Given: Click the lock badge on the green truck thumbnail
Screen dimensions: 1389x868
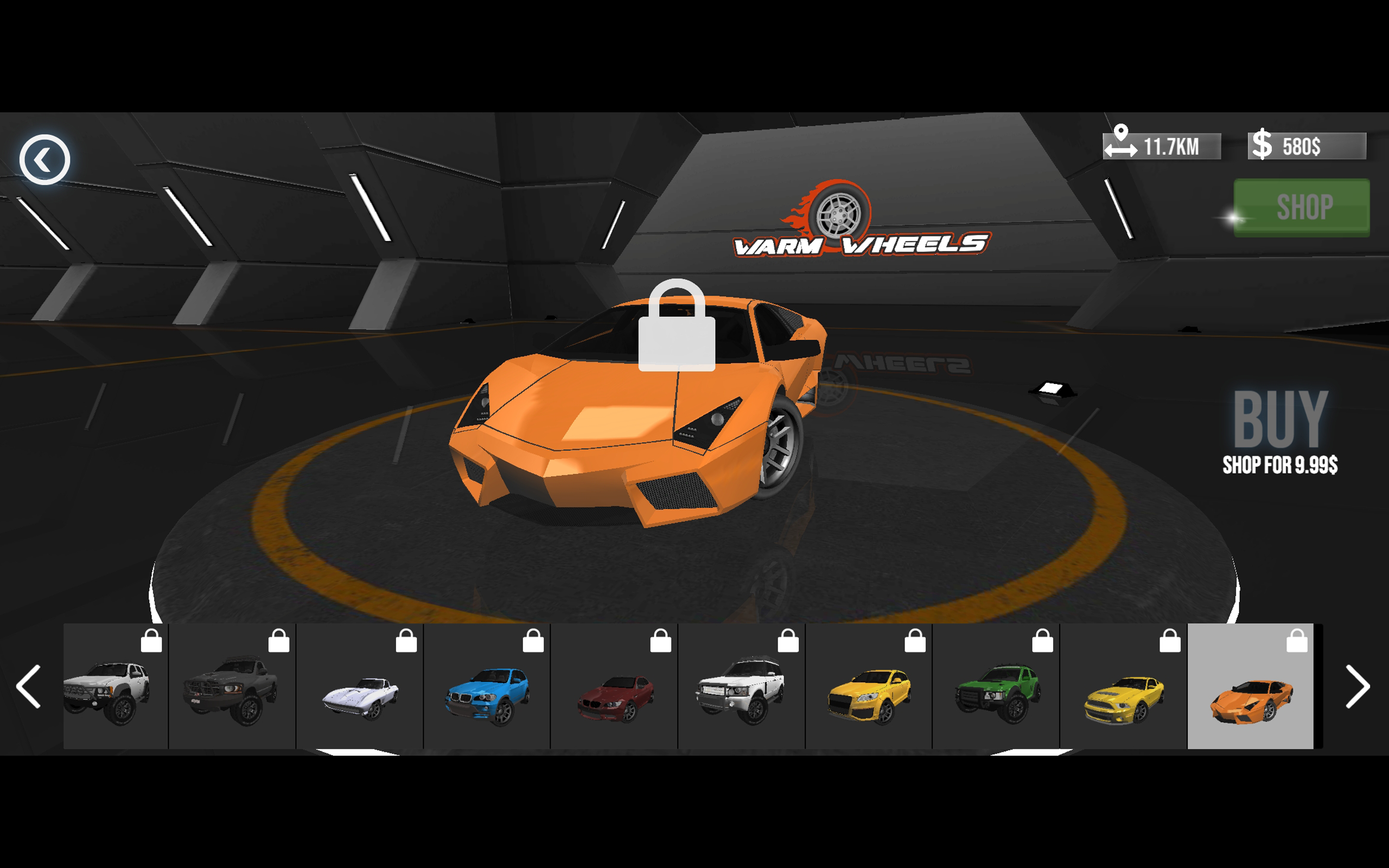Looking at the screenshot, I should 1043,640.
